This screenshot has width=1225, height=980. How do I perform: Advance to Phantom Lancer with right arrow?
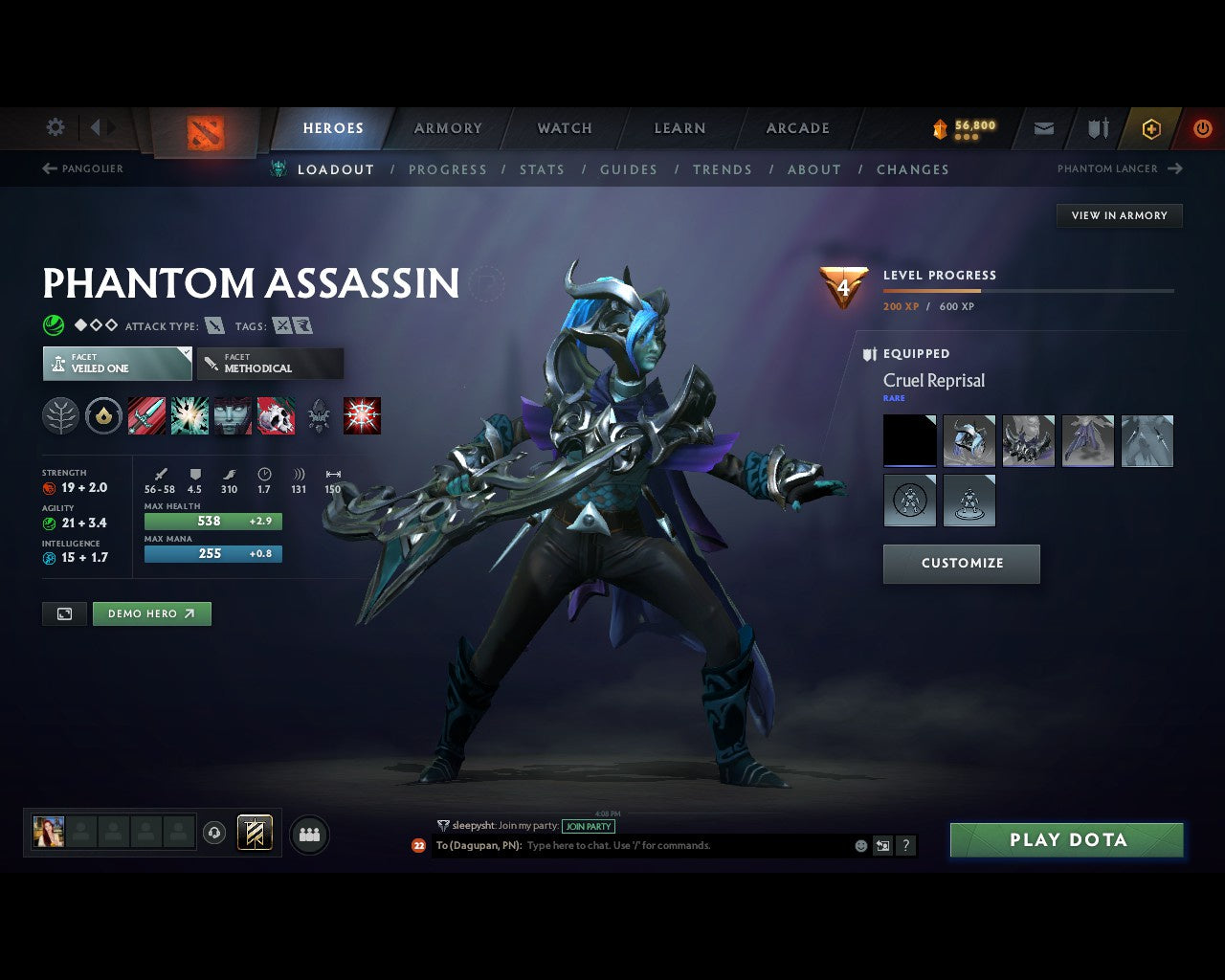click(x=1176, y=168)
